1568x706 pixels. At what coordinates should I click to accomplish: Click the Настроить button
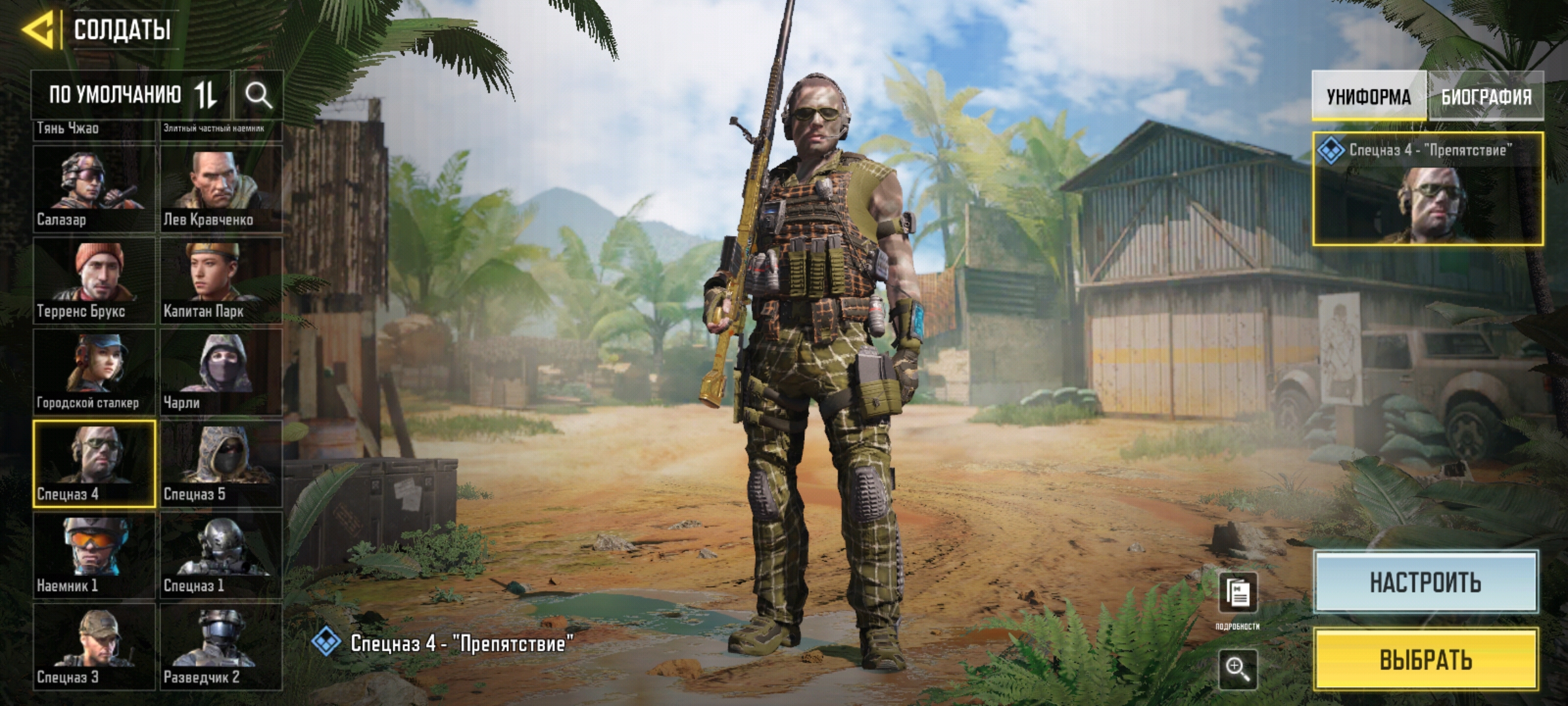[x=1426, y=582]
